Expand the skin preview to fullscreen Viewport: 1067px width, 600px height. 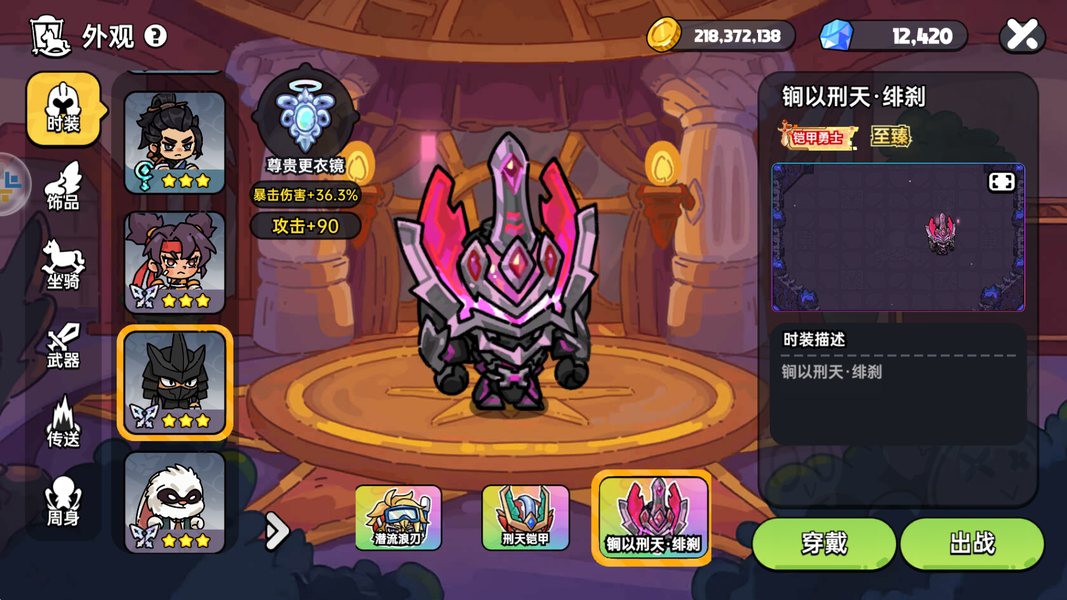[x=1001, y=182]
